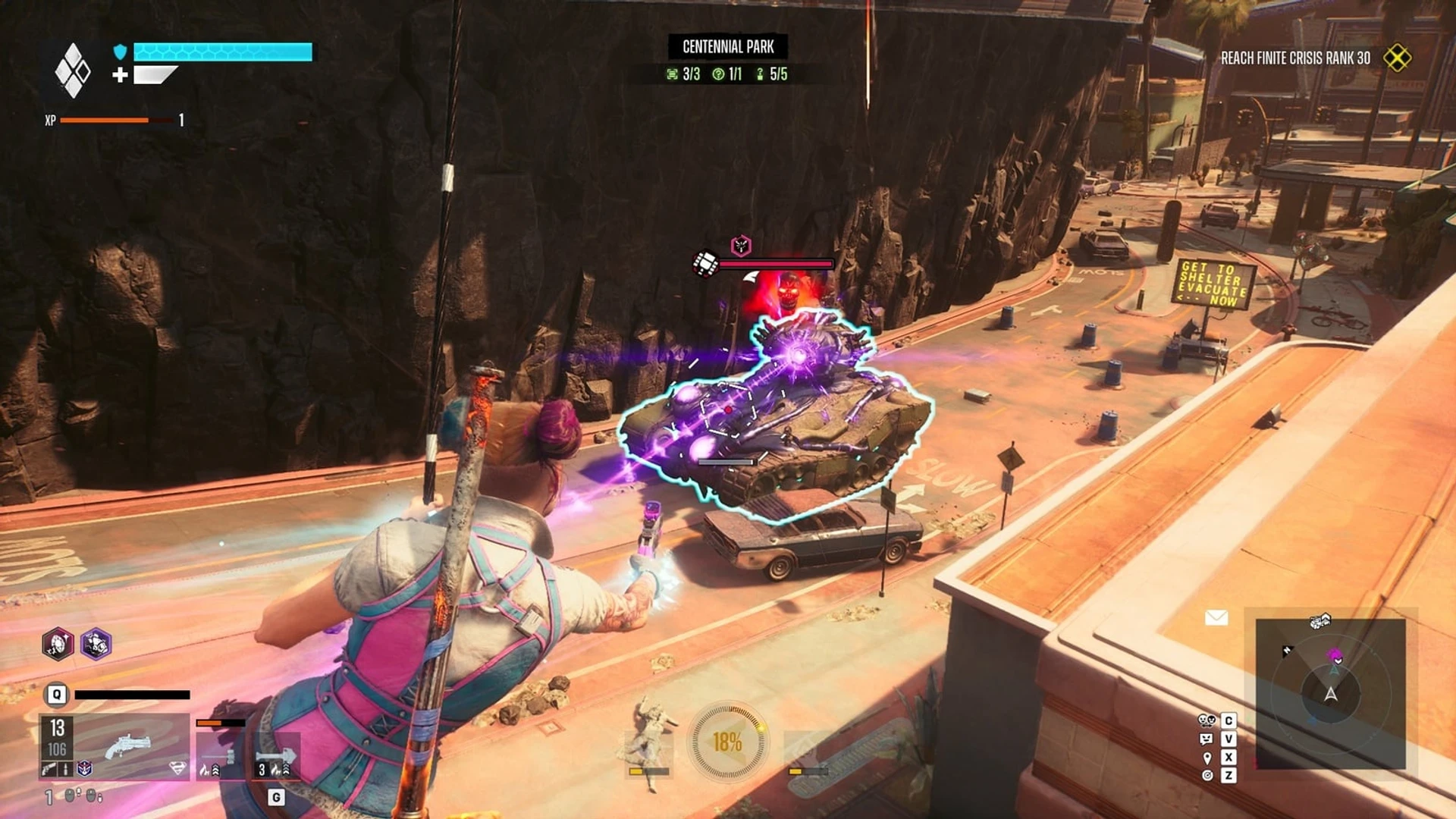Viewport: 1456px width, 819px height.
Task: Click the target reticle icon
Action: coord(1207,775)
